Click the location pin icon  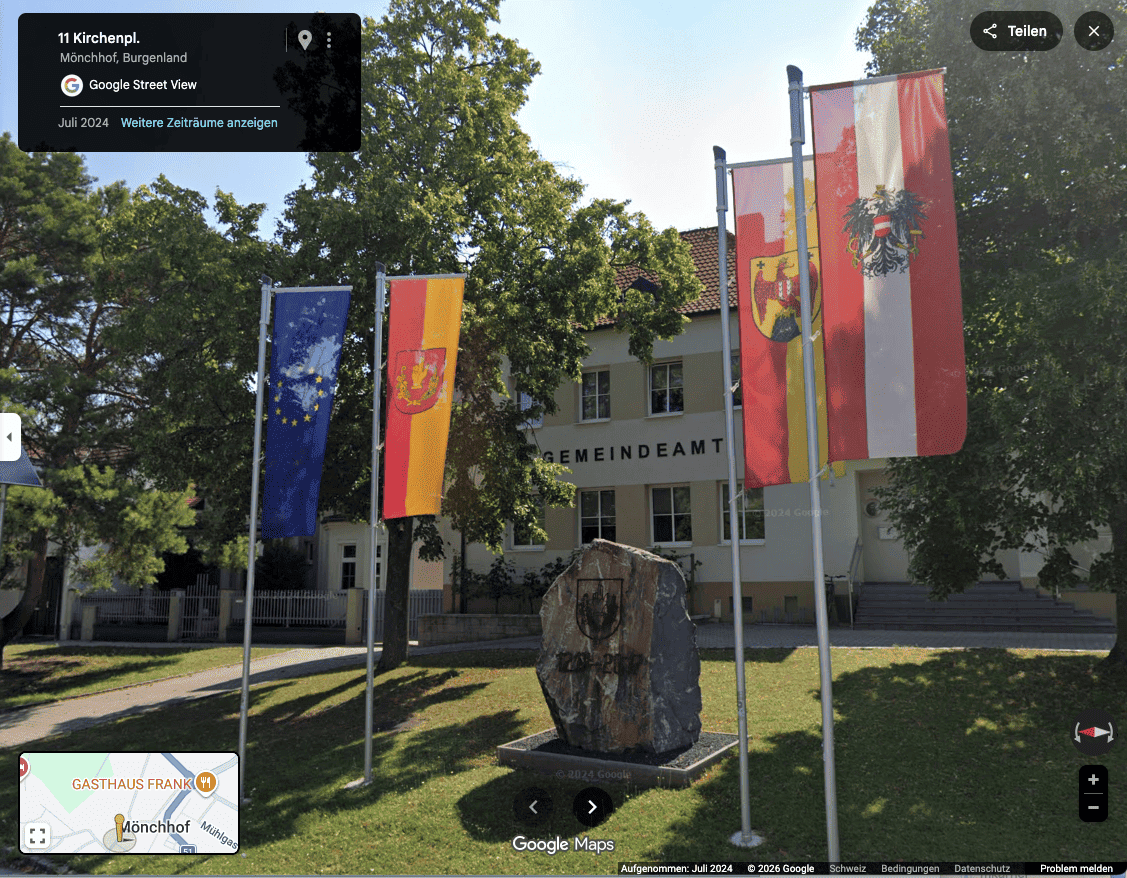304,40
